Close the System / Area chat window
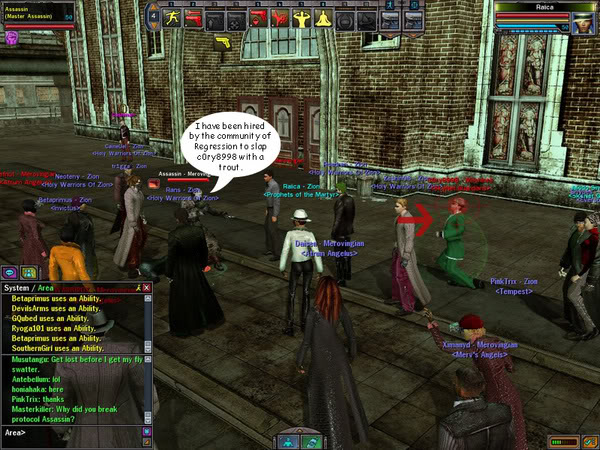This screenshot has width=600, height=450. point(147,288)
